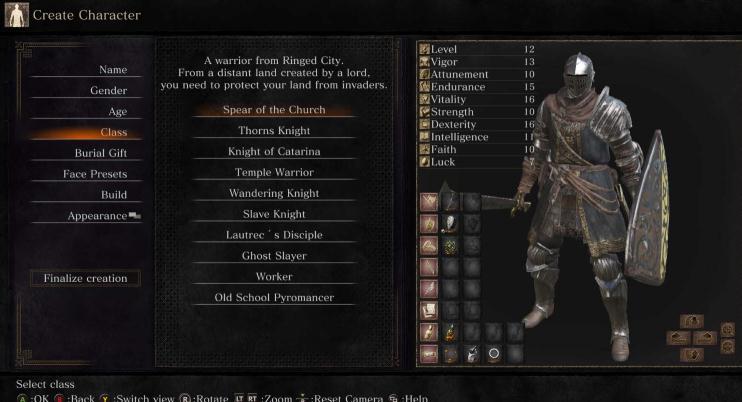Select the Thorns Knight class
Viewport: 742px width, 402px height.
coord(273,130)
